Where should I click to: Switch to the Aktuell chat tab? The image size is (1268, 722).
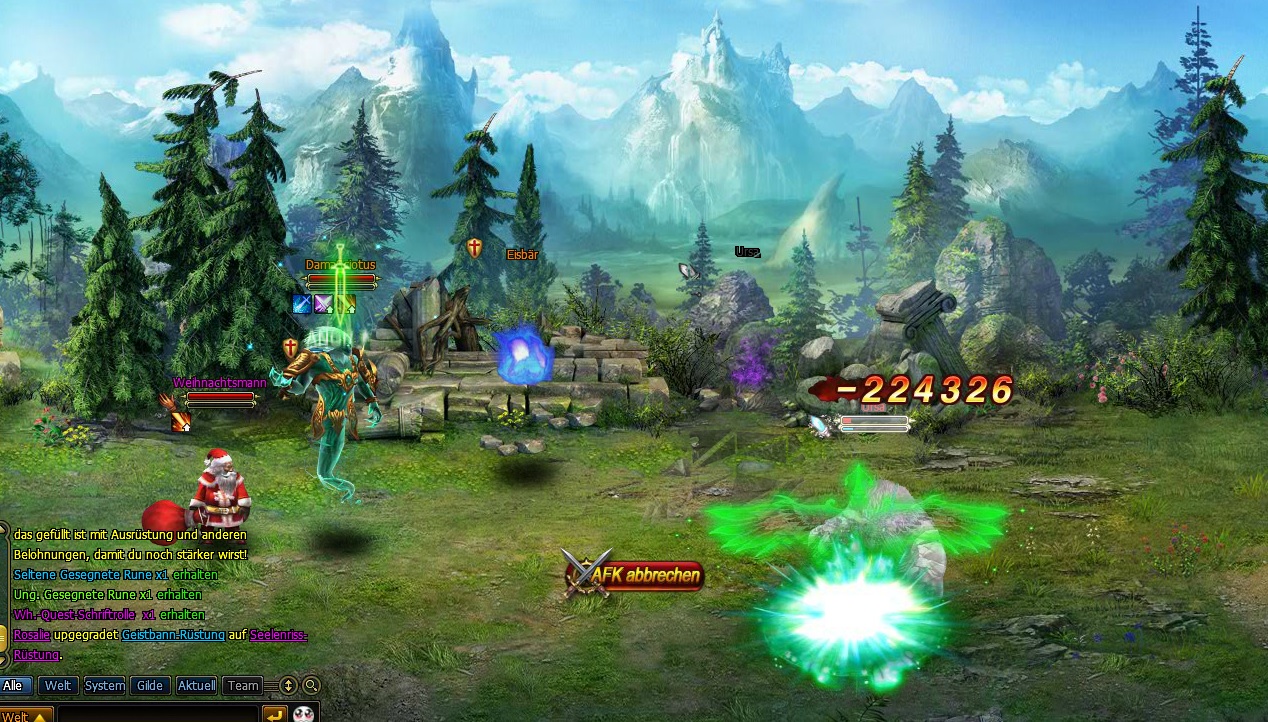pyautogui.click(x=196, y=686)
